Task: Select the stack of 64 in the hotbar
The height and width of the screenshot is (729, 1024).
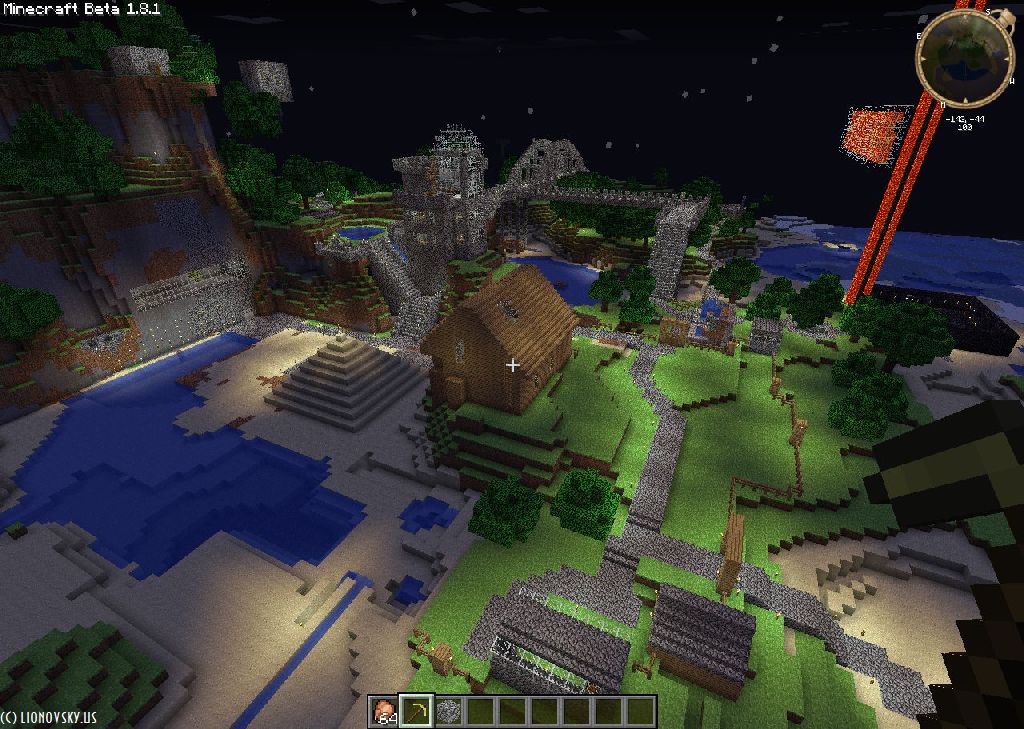Action: [x=384, y=711]
